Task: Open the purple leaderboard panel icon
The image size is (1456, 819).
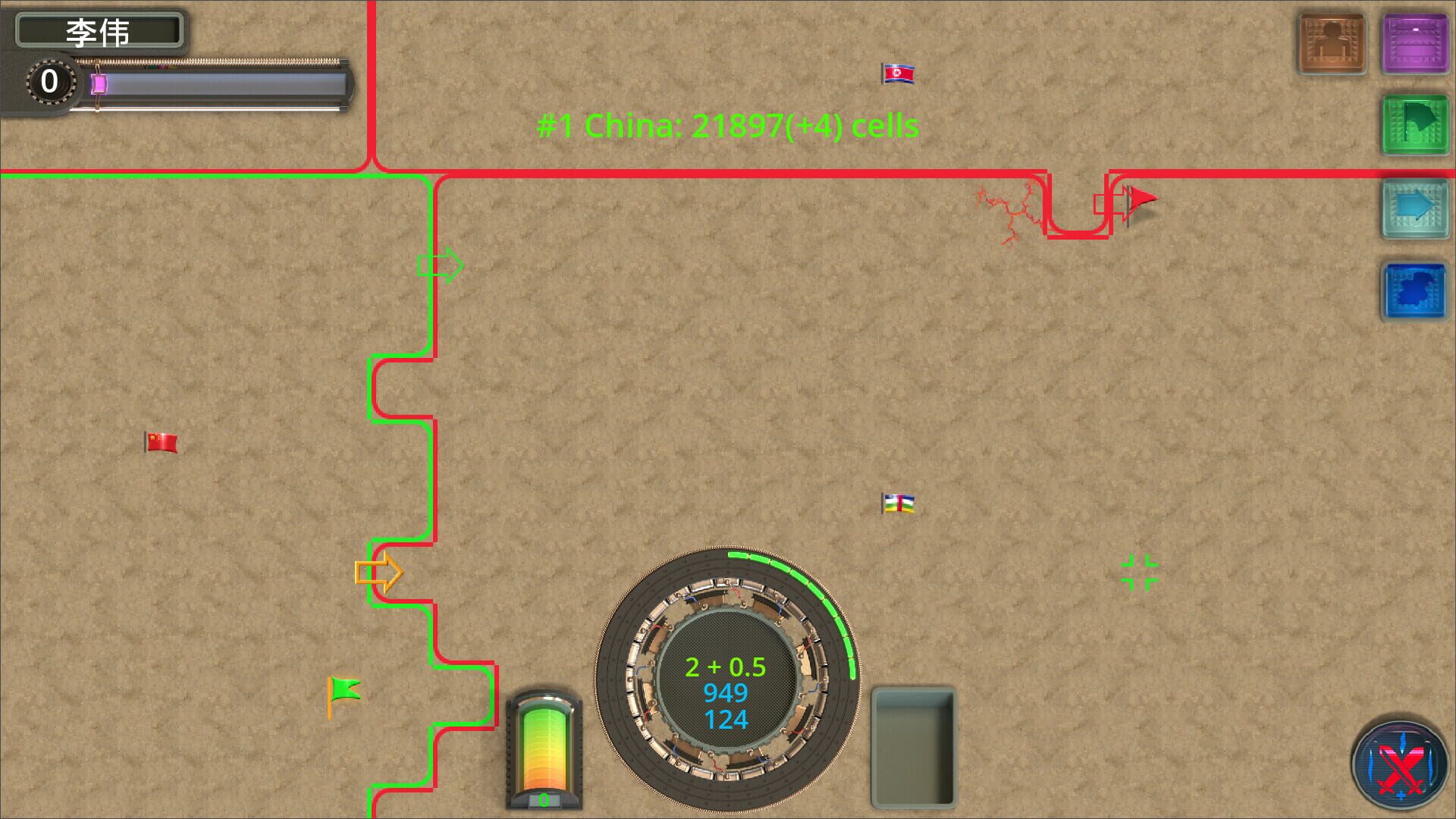Action: pos(1415,42)
